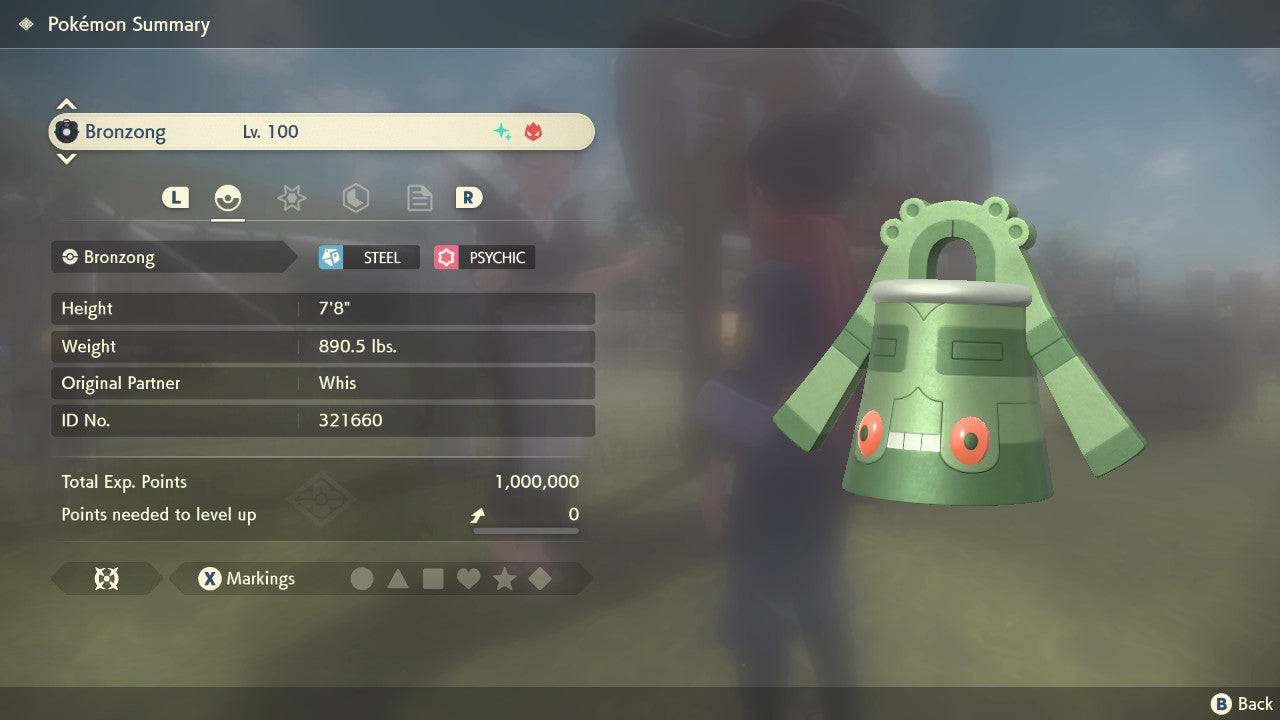Click the green shiny sparkle icon

[x=501, y=131]
